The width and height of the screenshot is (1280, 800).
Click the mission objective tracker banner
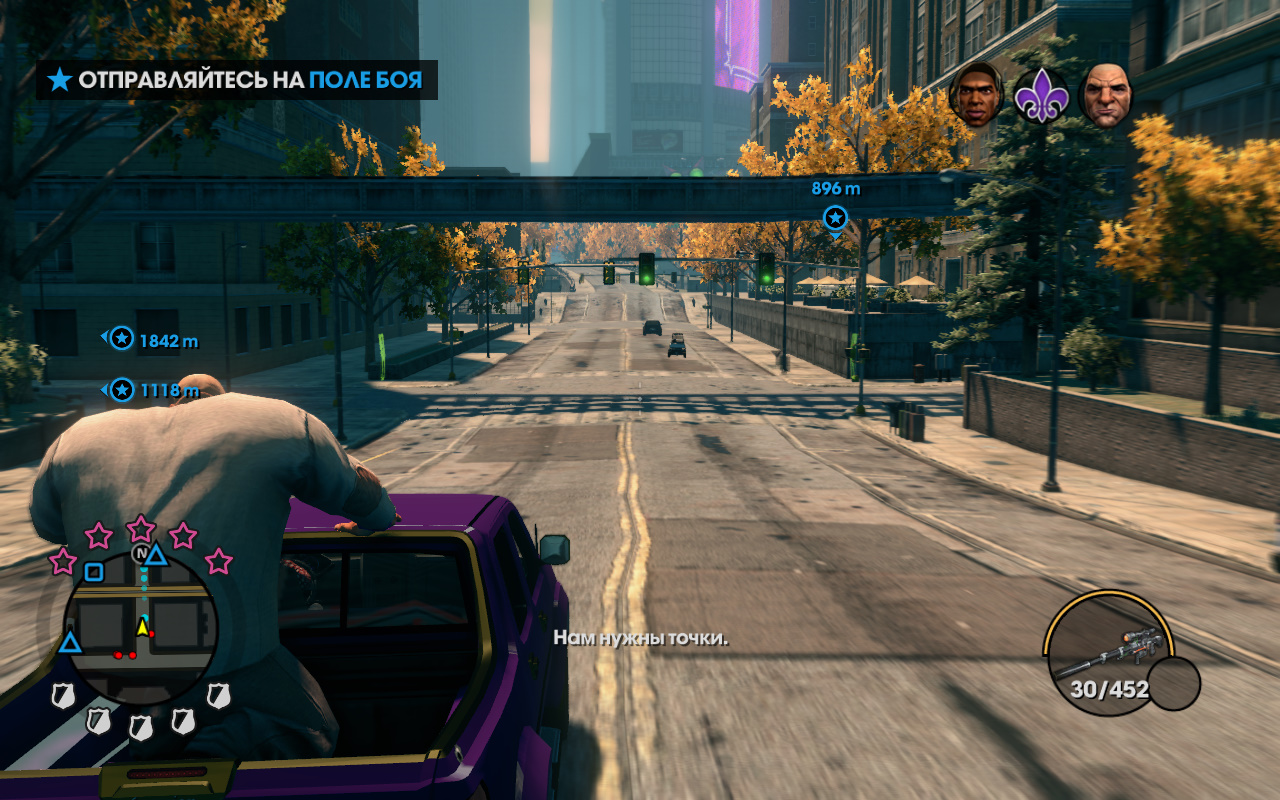coord(237,80)
